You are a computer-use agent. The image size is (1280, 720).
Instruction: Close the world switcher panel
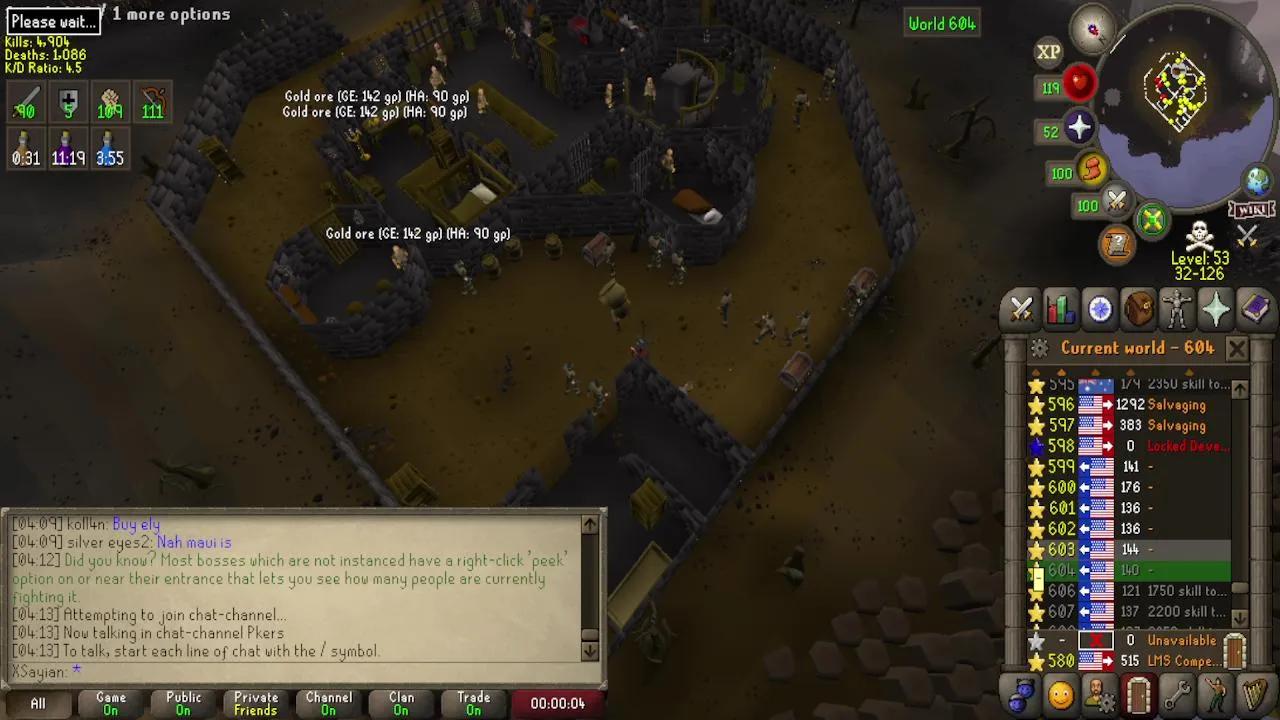[1237, 348]
